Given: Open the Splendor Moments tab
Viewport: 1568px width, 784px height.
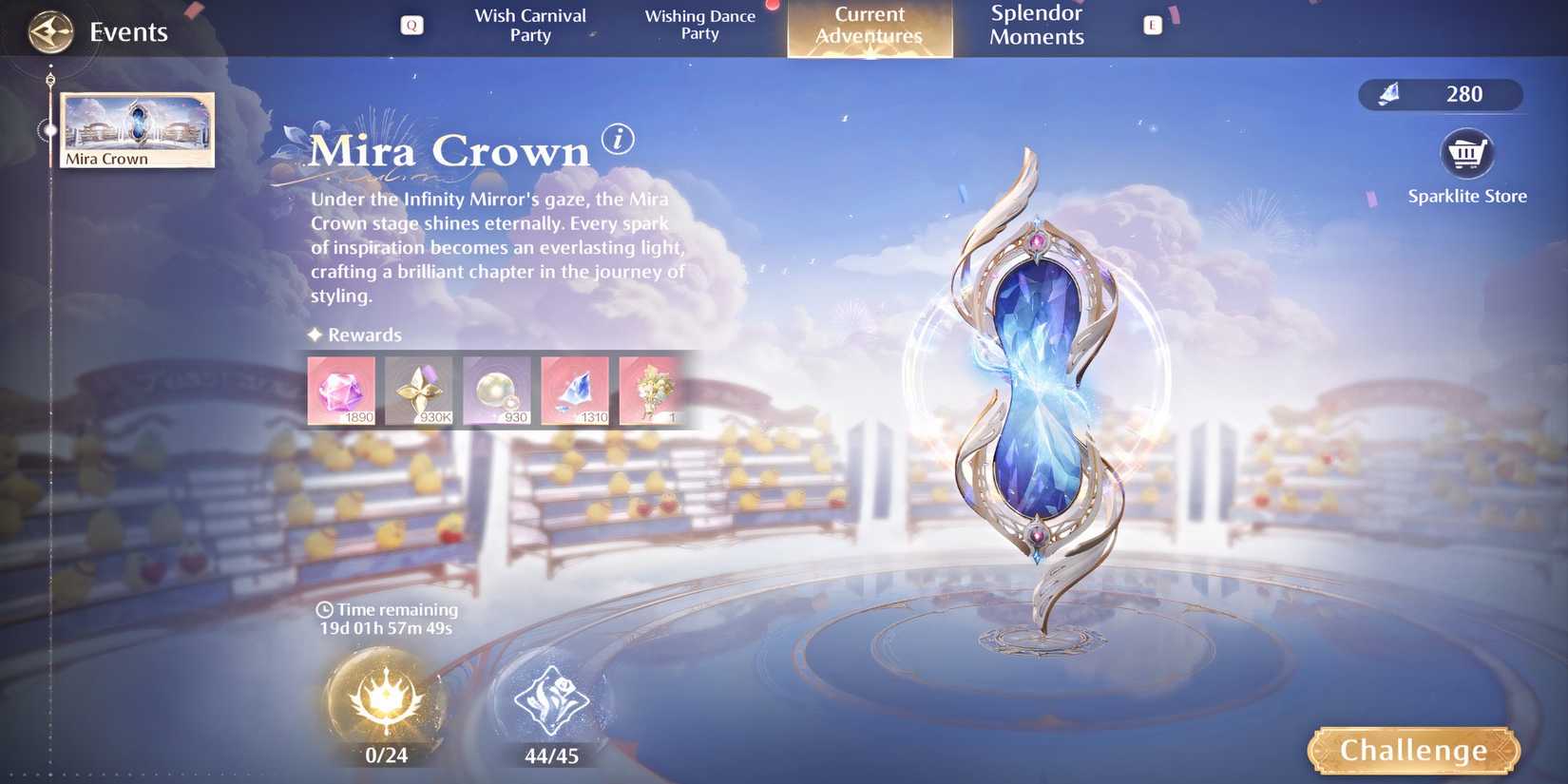Looking at the screenshot, I should point(1036,26).
